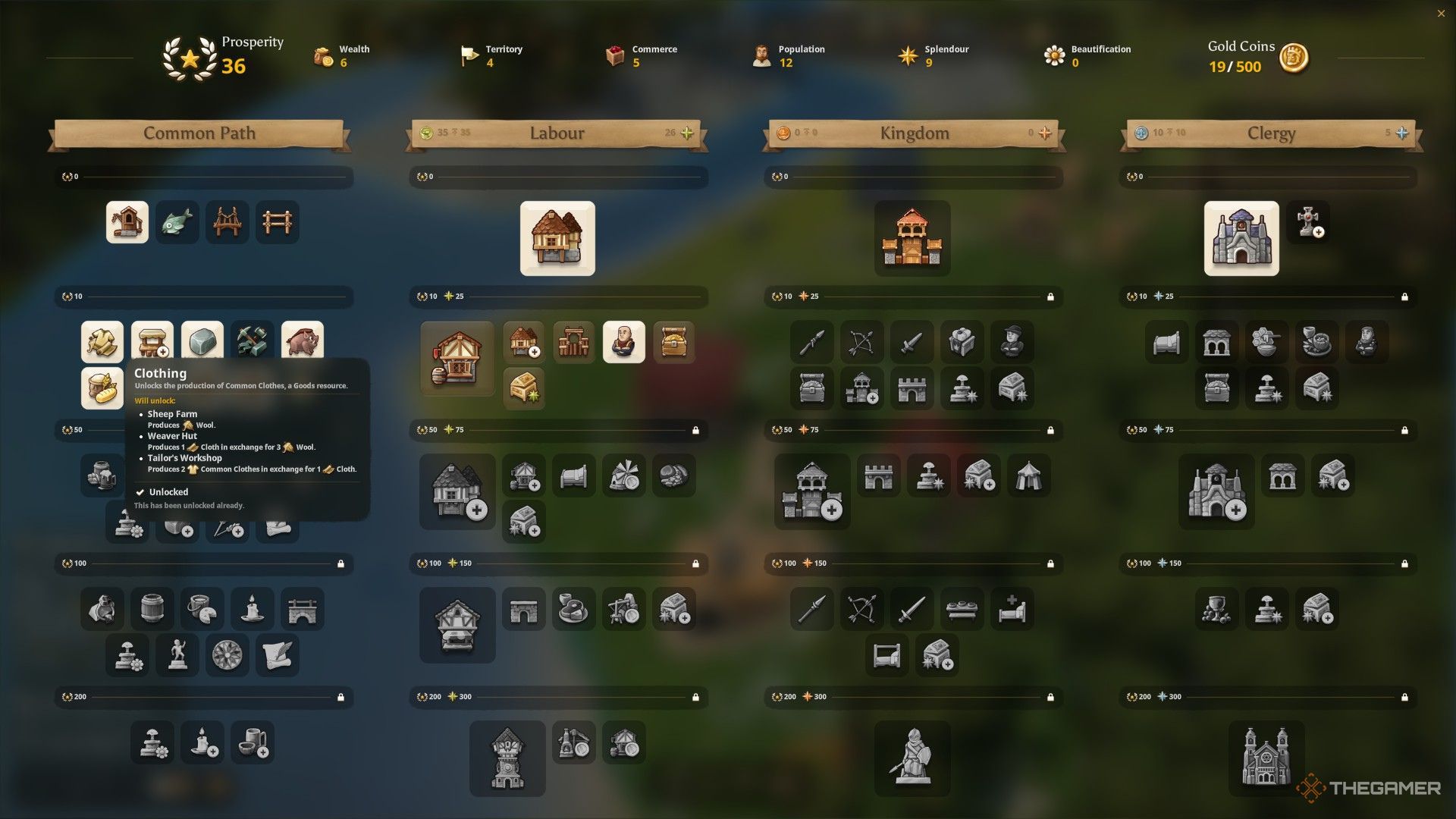Viewport: 1456px width, 819px height.
Task: Click the Splendour star icon in the top bar
Action: tap(907, 55)
